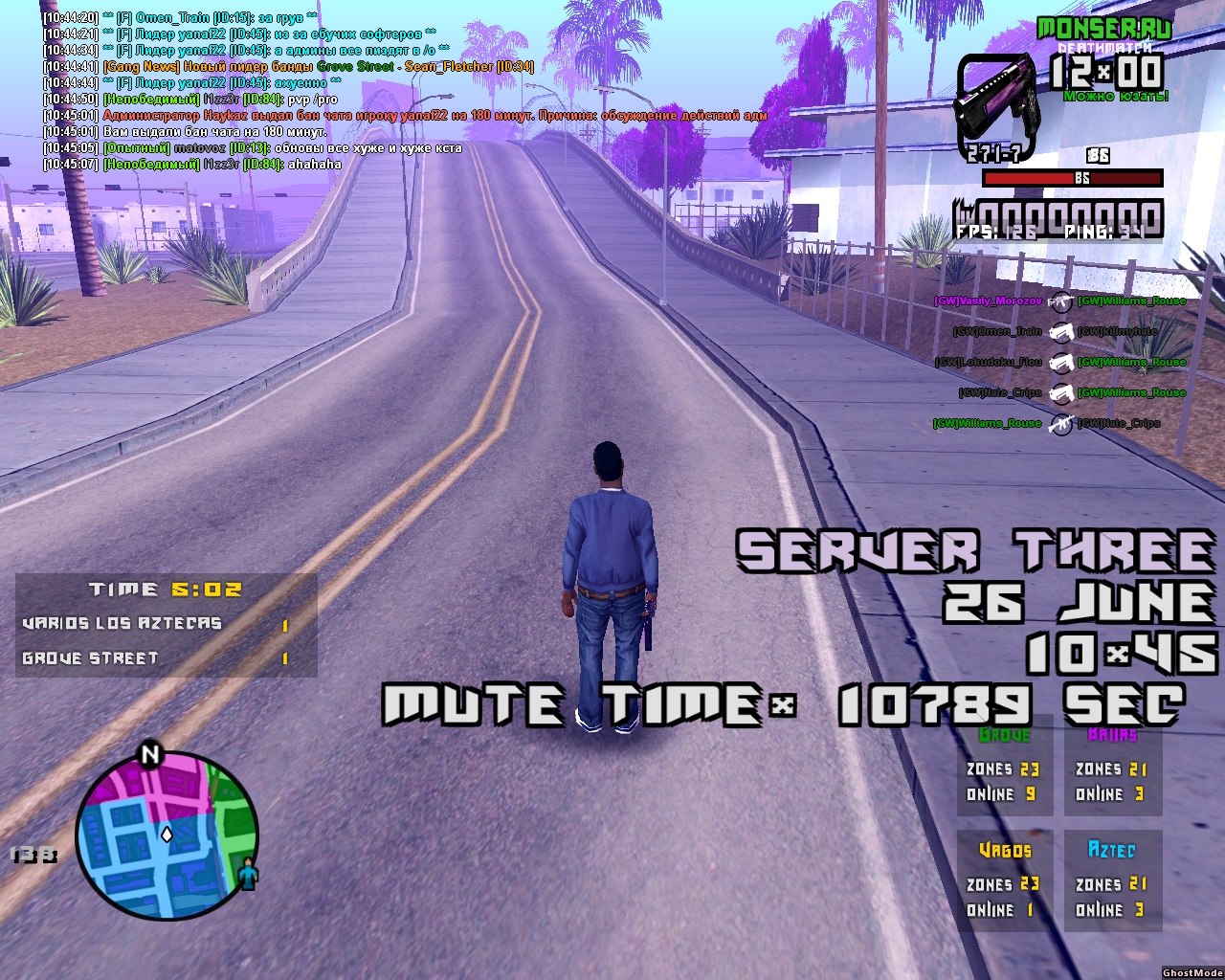Screen dimensions: 1225x980
Task: Open the Ballas gang zones panel
Action: point(1112,767)
